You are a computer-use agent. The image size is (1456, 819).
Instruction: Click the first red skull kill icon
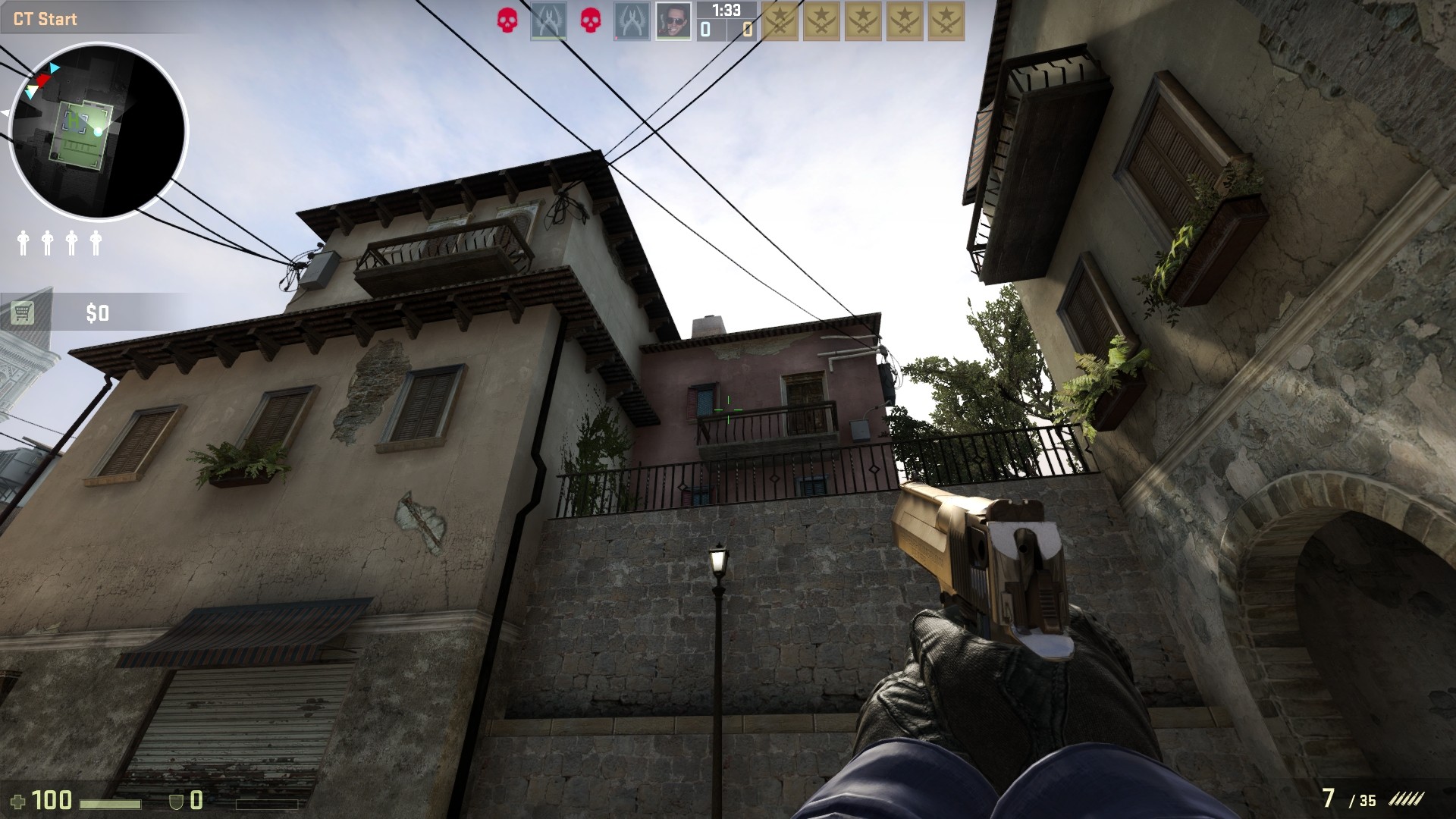coord(507,20)
